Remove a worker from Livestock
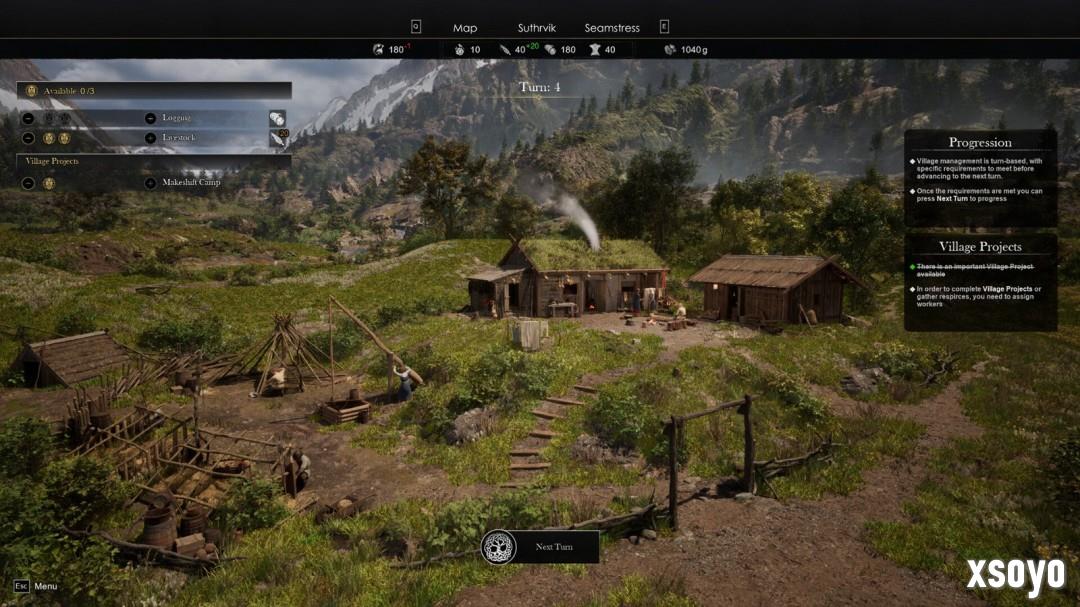The height and width of the screenshot is (607, 1080). click(x=28, y=138)
